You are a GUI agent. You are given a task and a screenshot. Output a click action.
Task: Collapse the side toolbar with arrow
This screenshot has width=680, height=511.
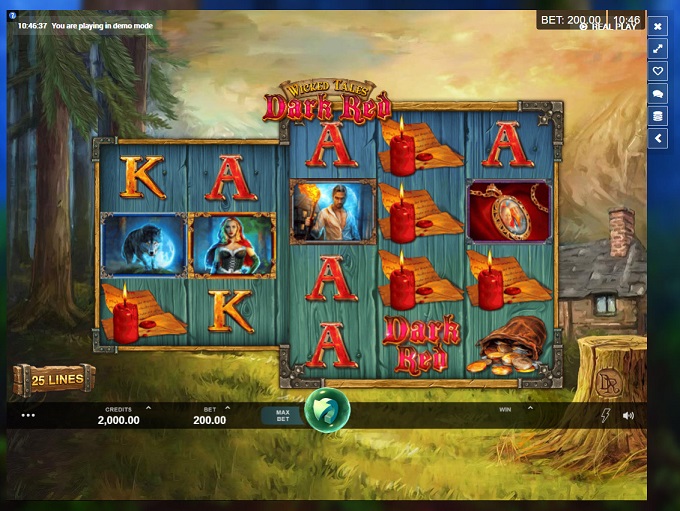pos(658,139)
